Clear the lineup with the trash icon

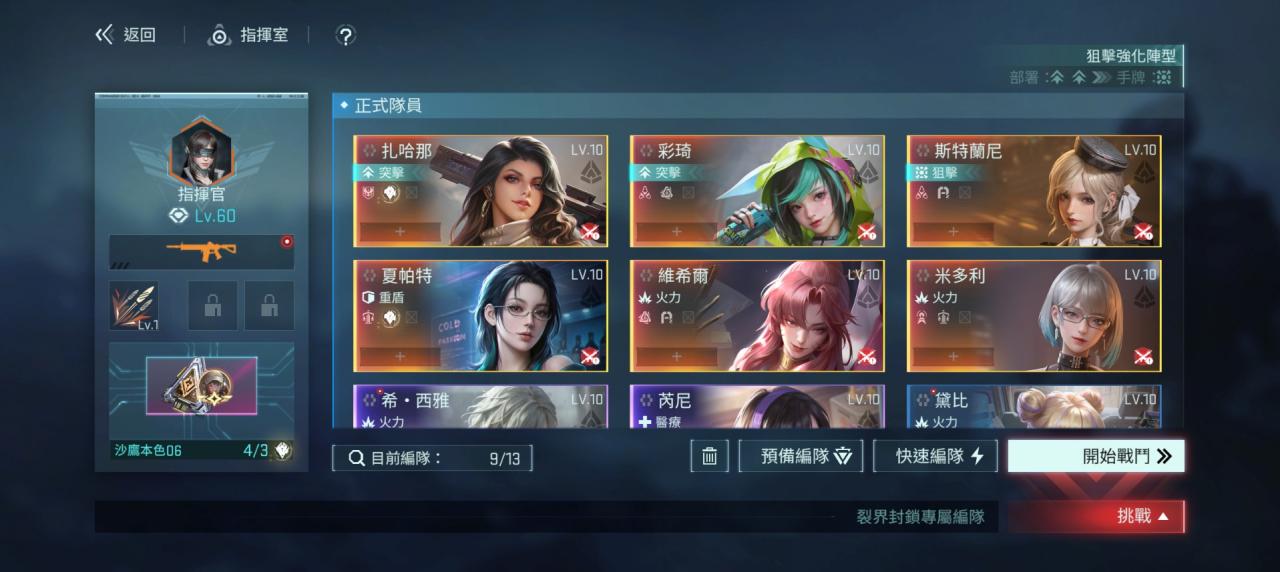(x=709, y=456)
